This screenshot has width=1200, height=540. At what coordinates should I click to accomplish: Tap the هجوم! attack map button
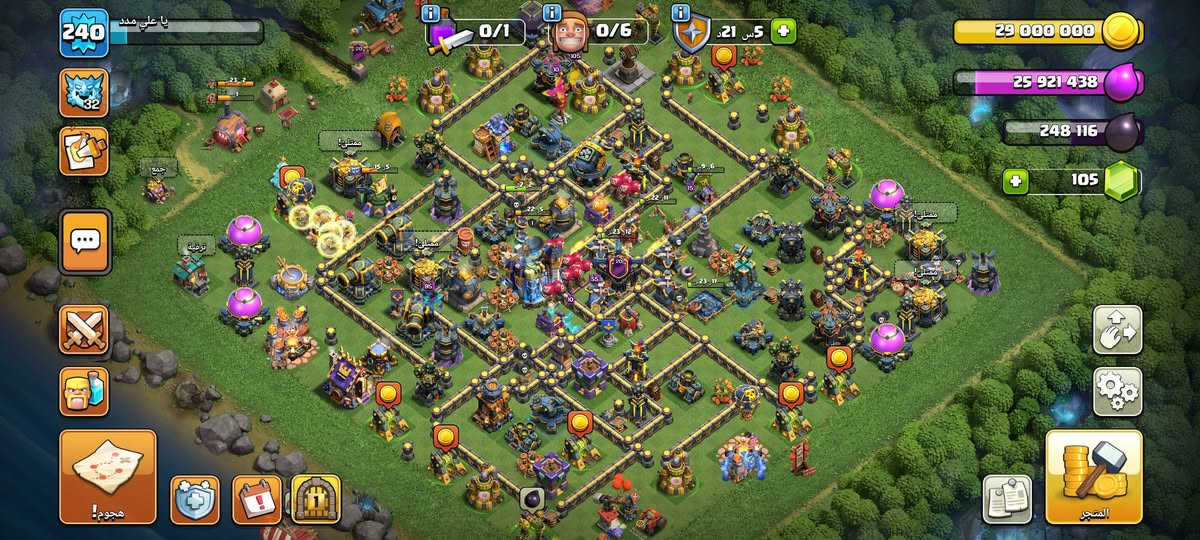pyautogui.click(x=107, y=477)
